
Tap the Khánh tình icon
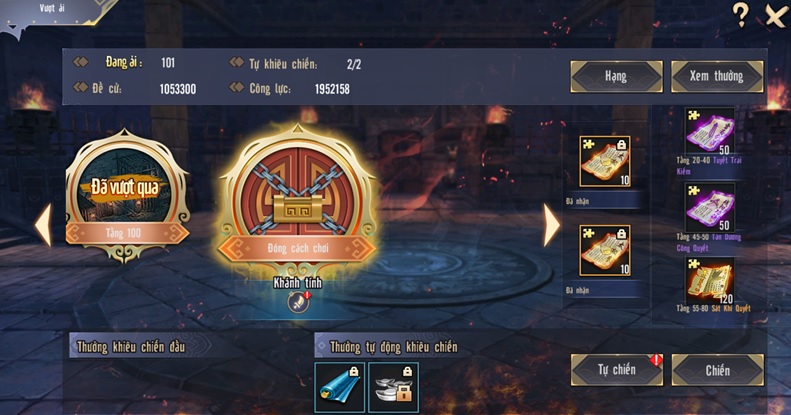point(295,303)
